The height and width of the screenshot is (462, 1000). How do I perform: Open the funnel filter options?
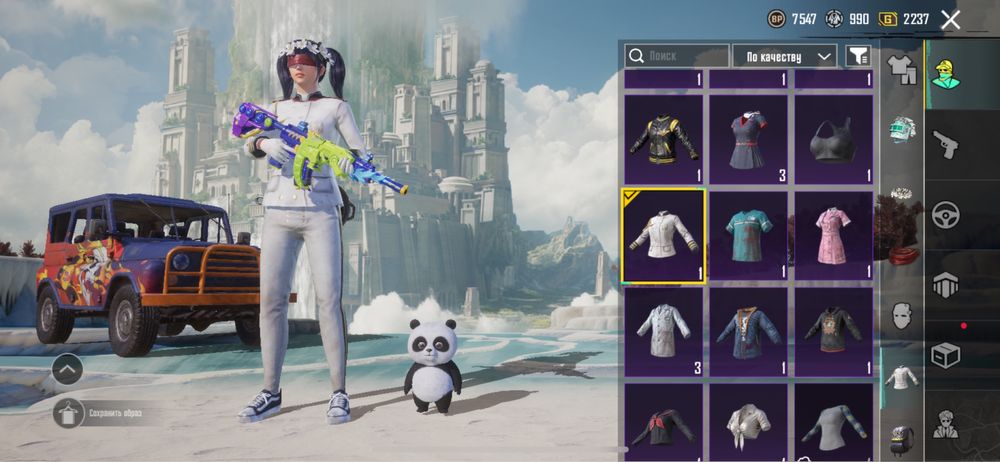point(857,56)
